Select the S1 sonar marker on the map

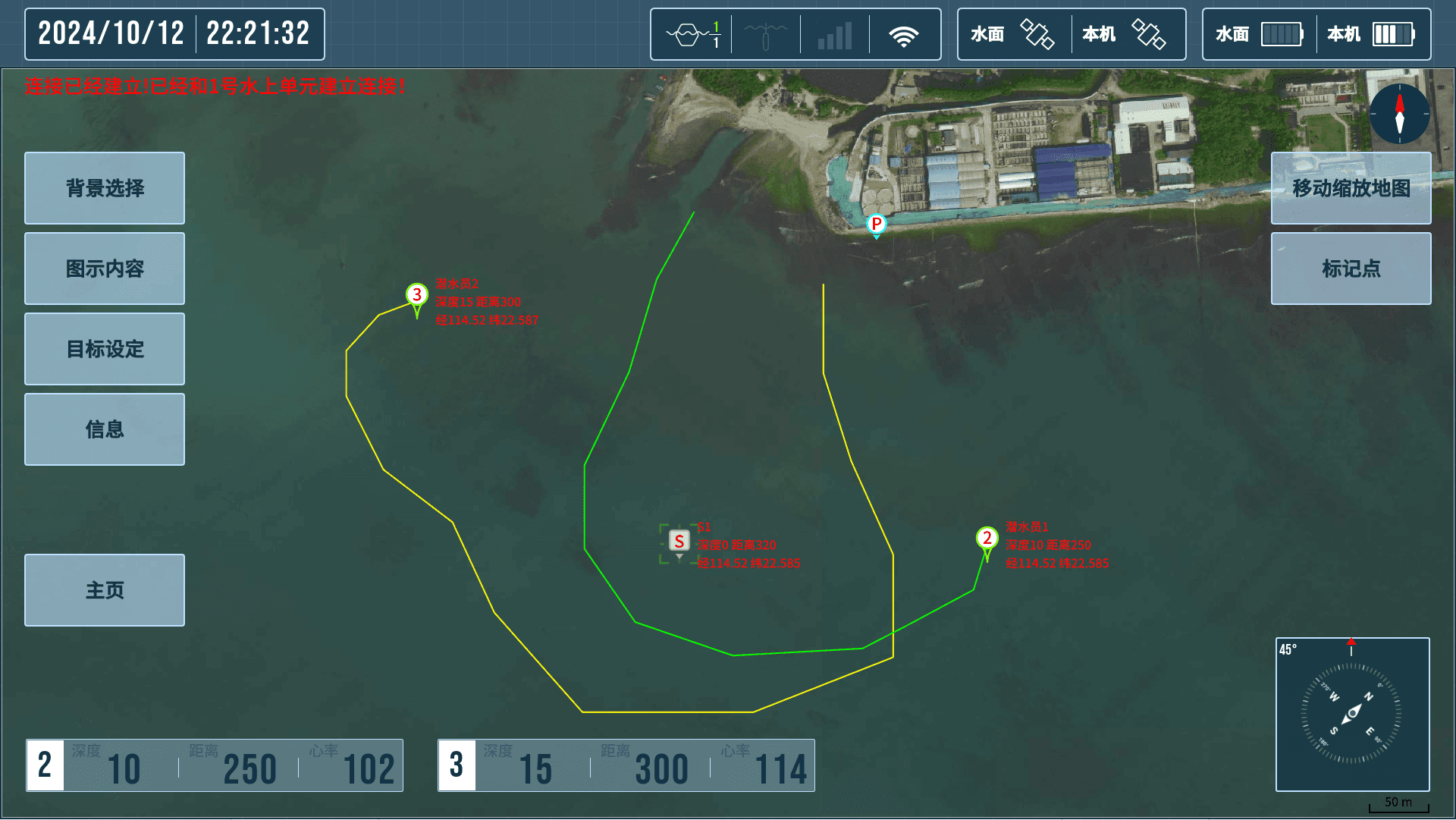[679, 541]
